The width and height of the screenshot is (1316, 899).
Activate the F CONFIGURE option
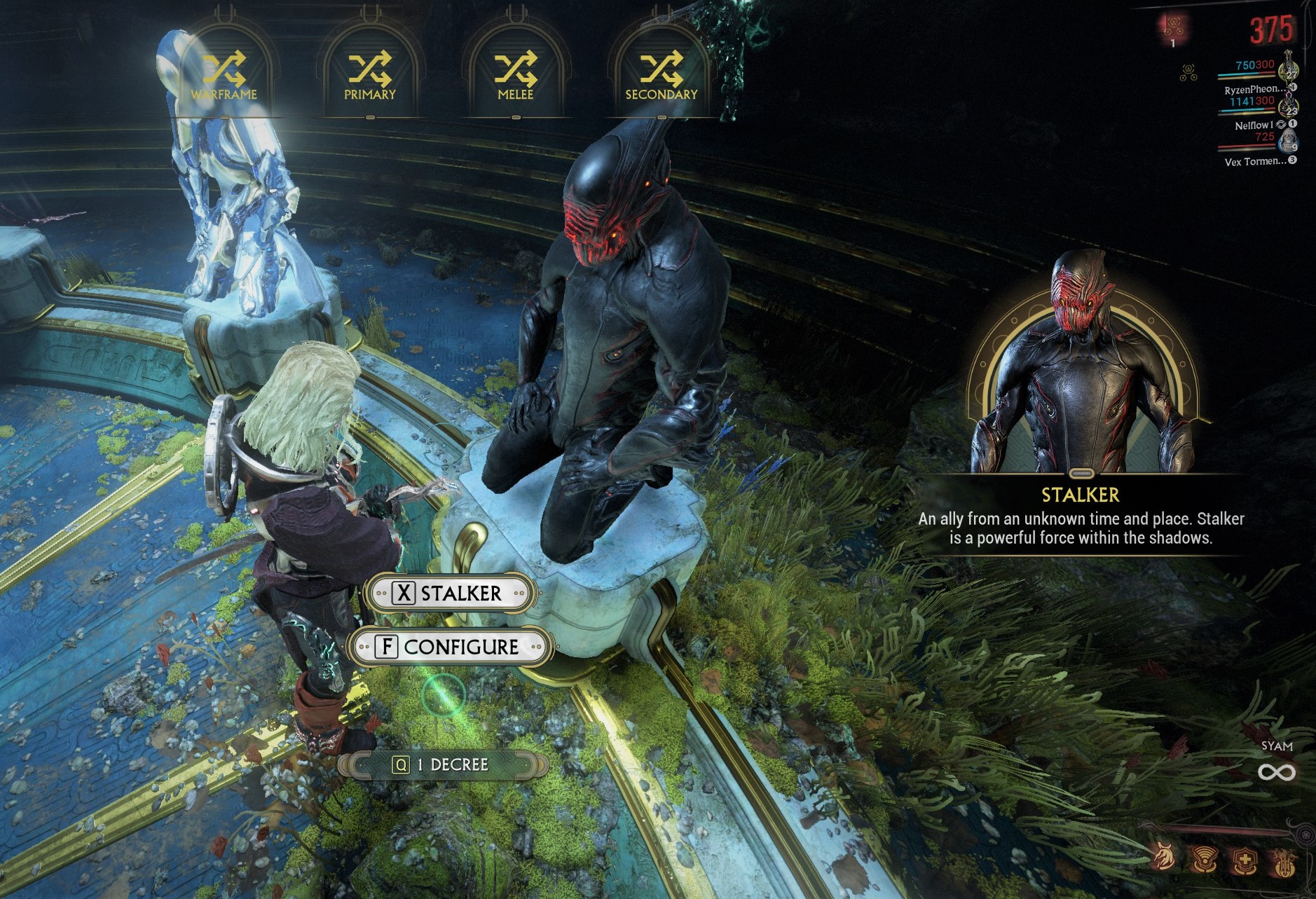tap(449, 647)
